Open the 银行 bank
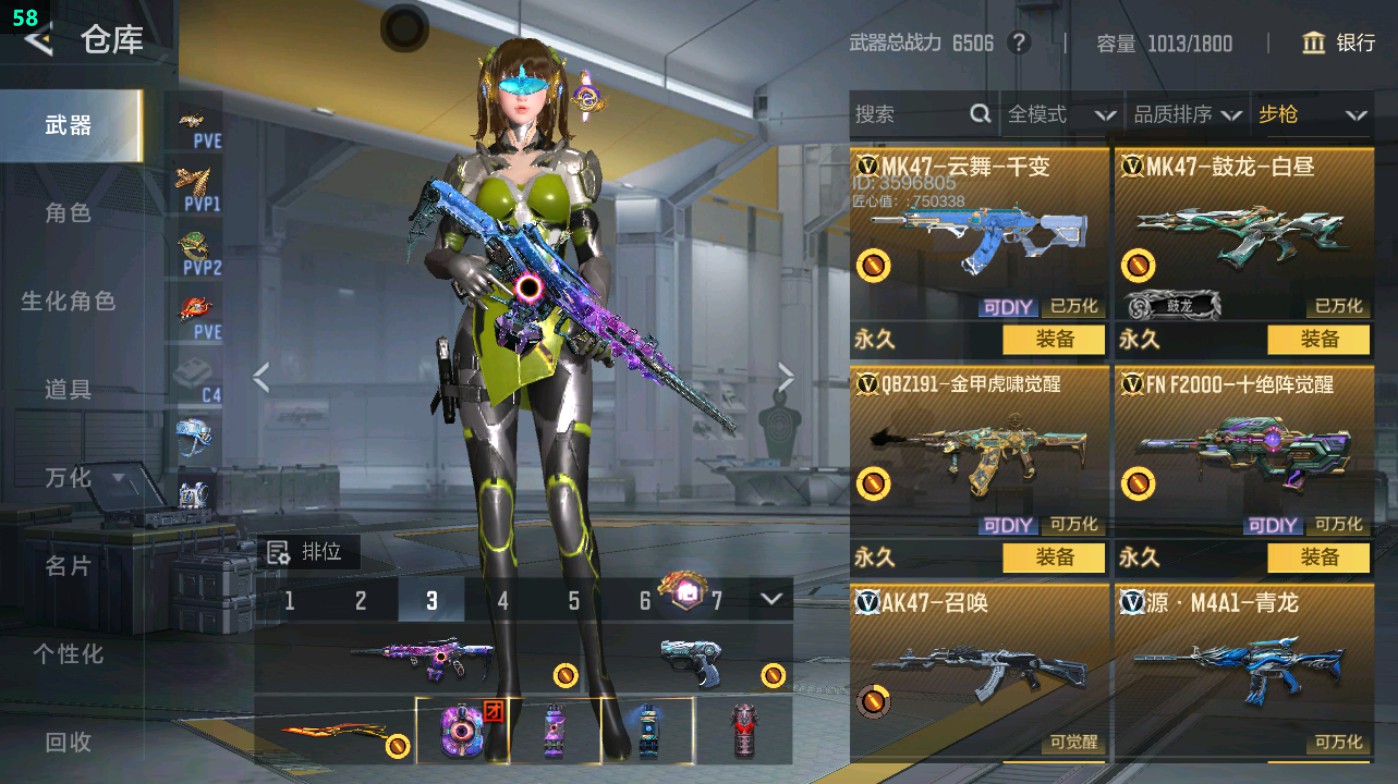 point(1338,43)
